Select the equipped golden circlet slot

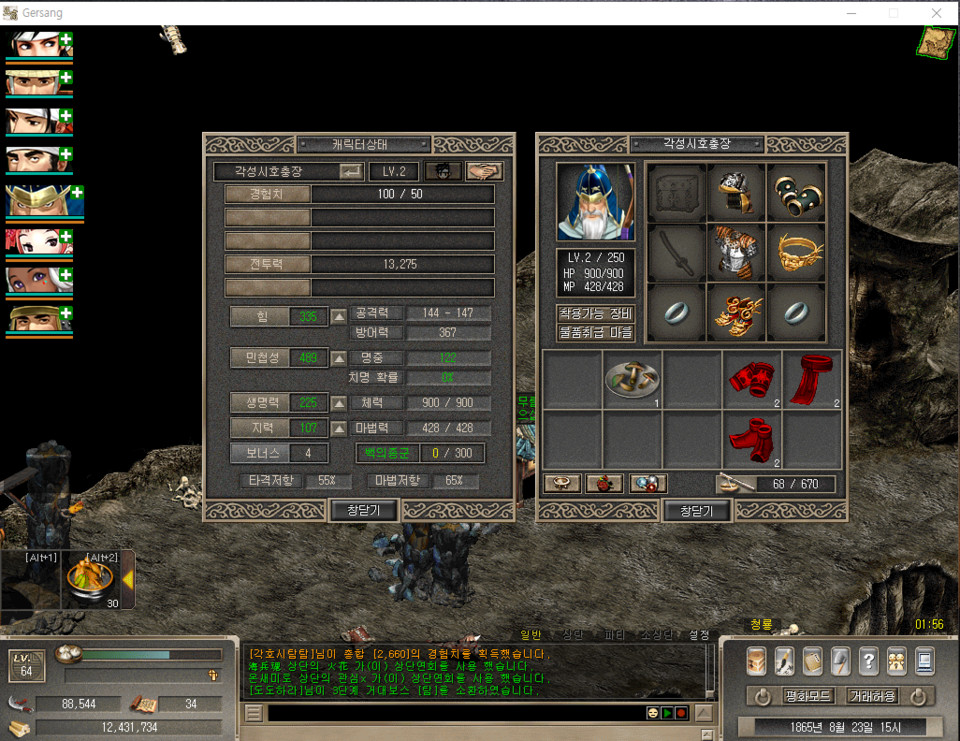click(x=797, y=252)
